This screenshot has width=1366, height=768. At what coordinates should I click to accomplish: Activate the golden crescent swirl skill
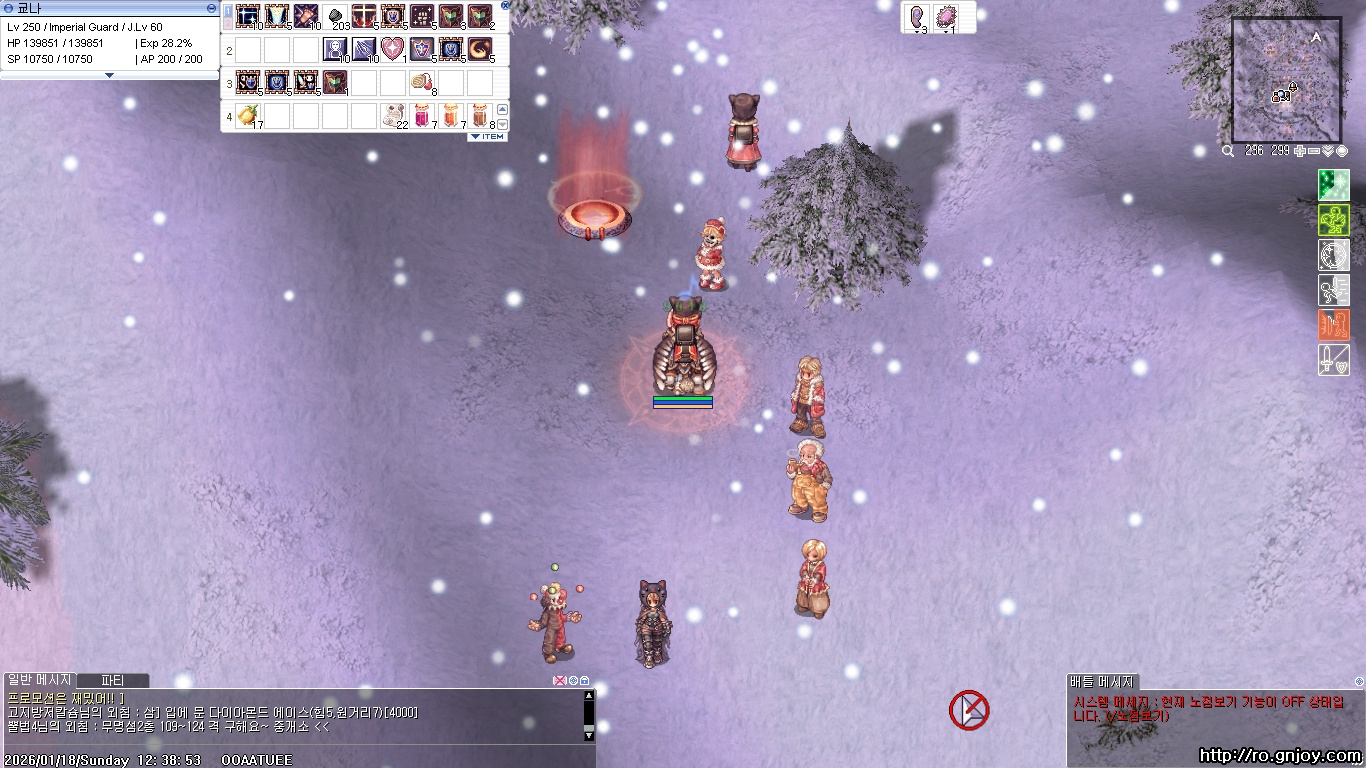coord(480,49)
